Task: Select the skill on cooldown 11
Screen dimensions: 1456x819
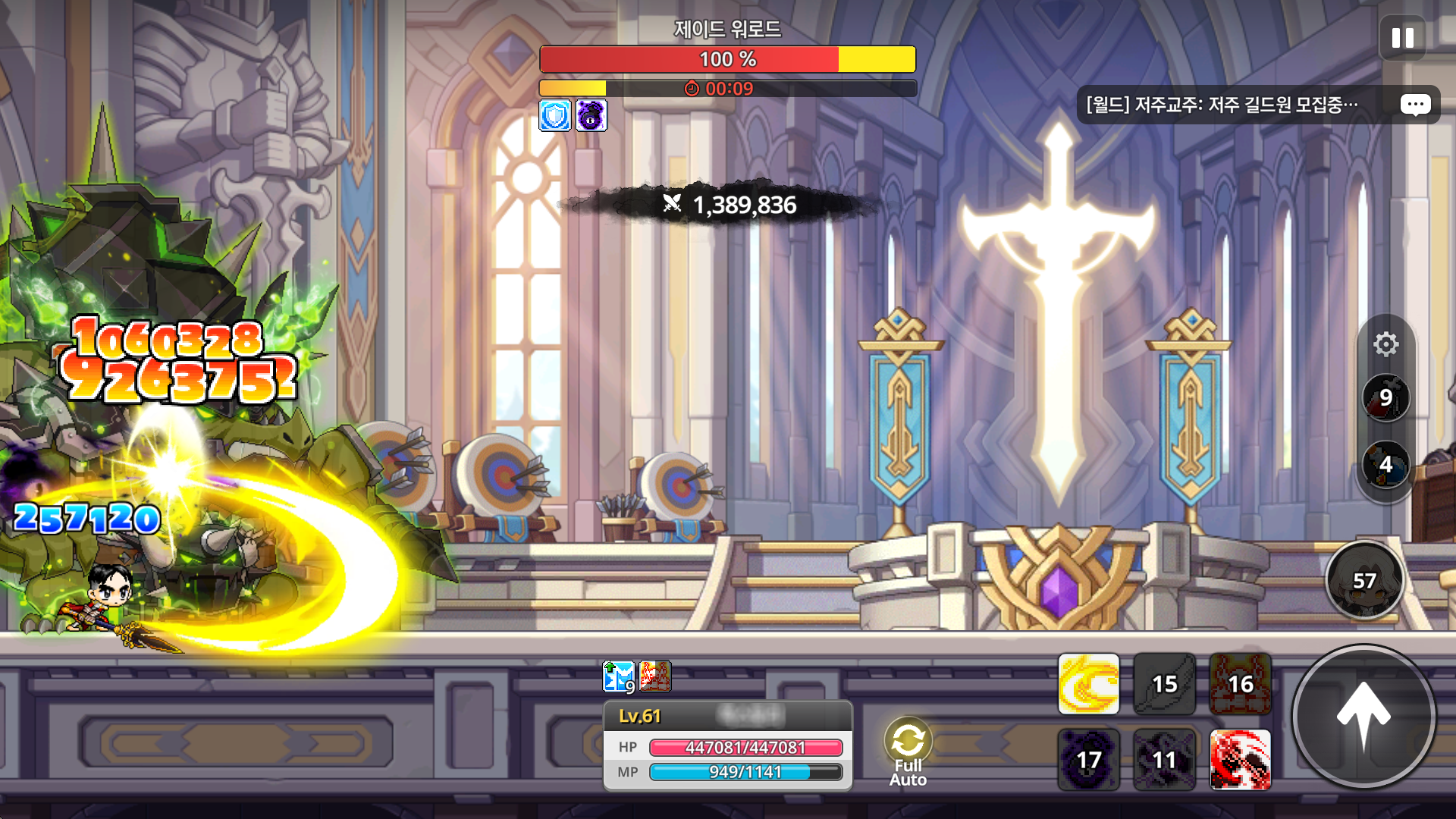Action: point(1164,760)
